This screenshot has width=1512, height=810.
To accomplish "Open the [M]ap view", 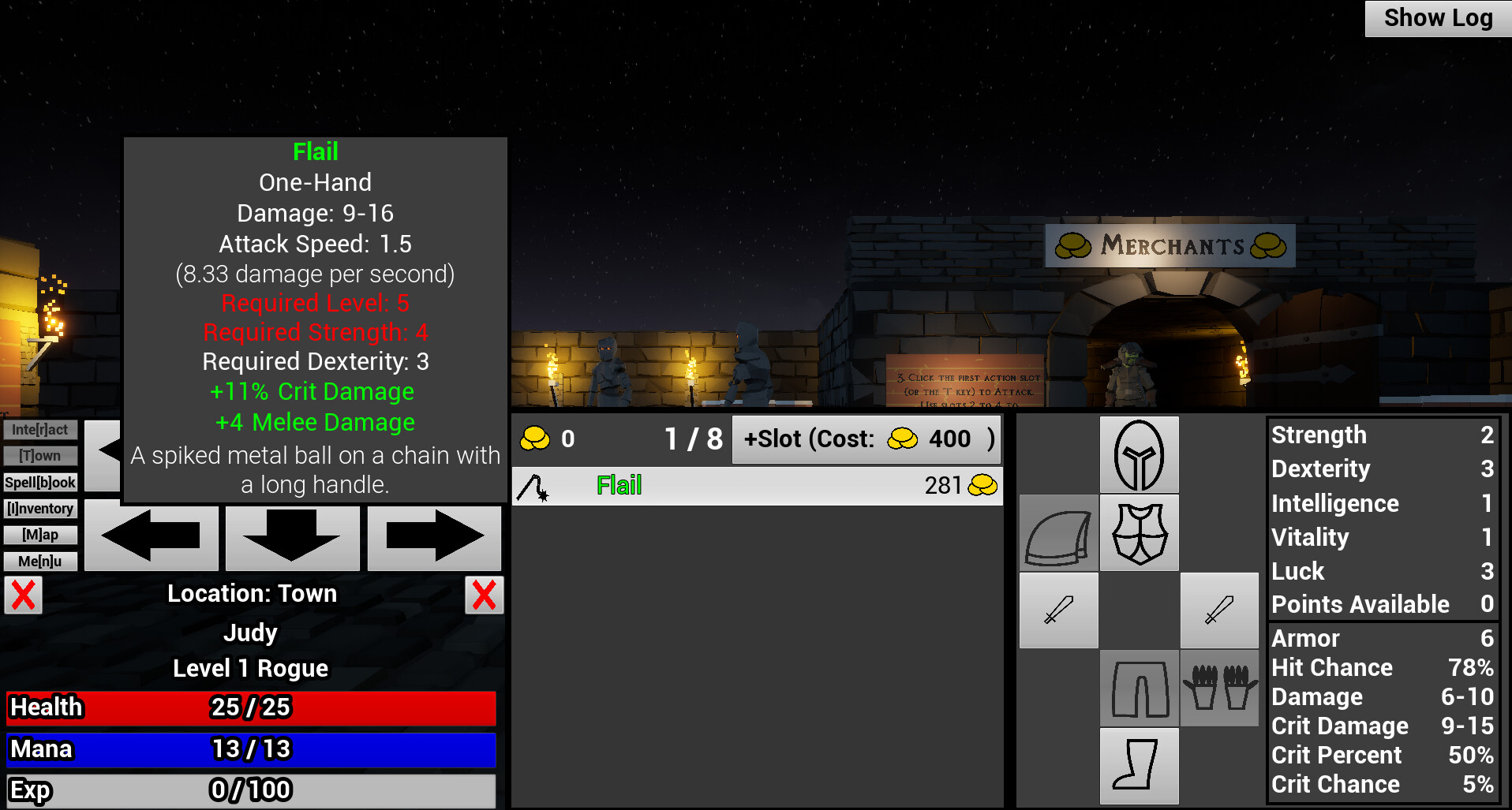I will click(x=39, y=535).
